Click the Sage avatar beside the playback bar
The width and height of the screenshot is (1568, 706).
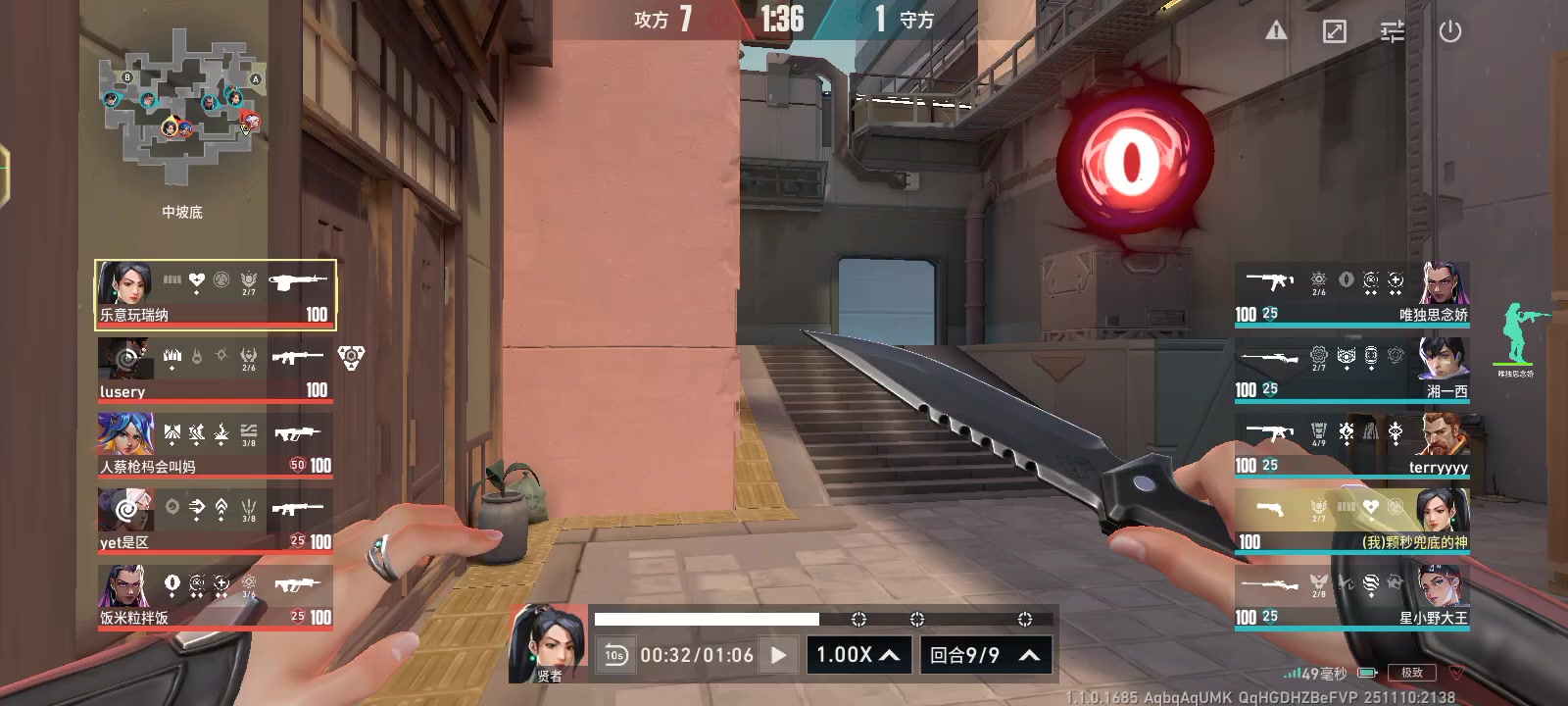(549, 642)
